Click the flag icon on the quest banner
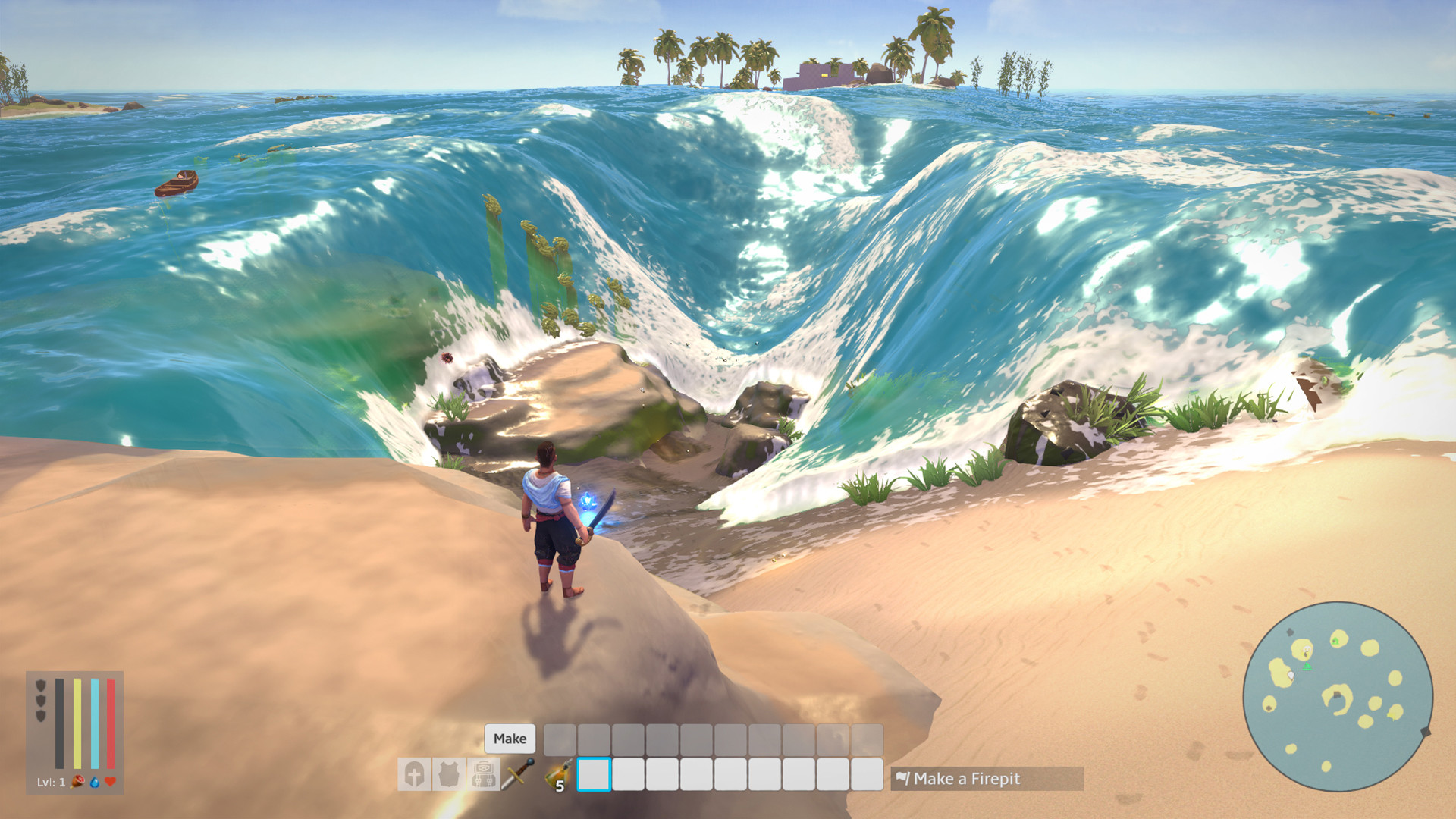 tap(902, 778)
